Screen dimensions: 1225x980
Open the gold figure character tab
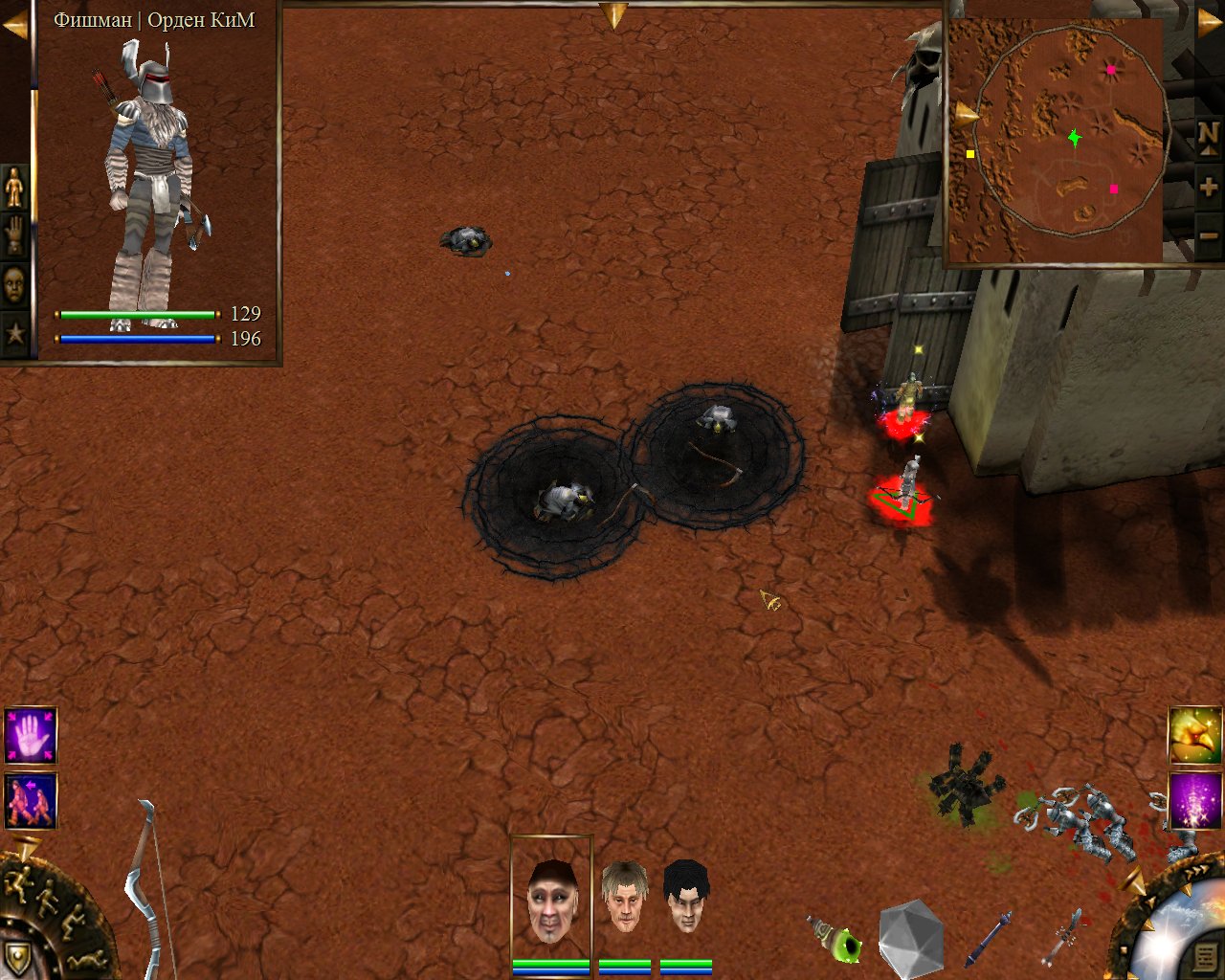tap(14, 187)
